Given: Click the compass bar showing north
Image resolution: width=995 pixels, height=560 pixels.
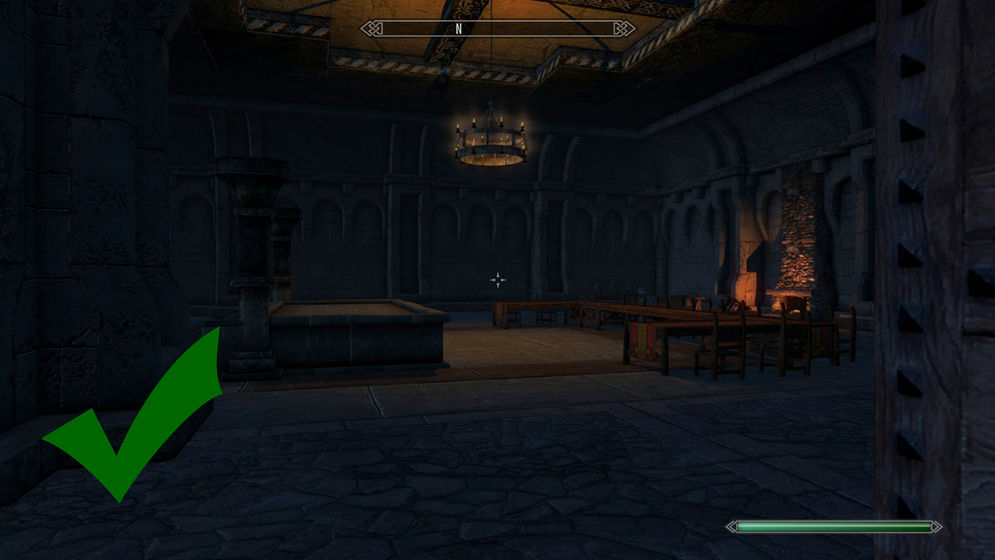Looking at the screenshot, I should tap(497, 28).
